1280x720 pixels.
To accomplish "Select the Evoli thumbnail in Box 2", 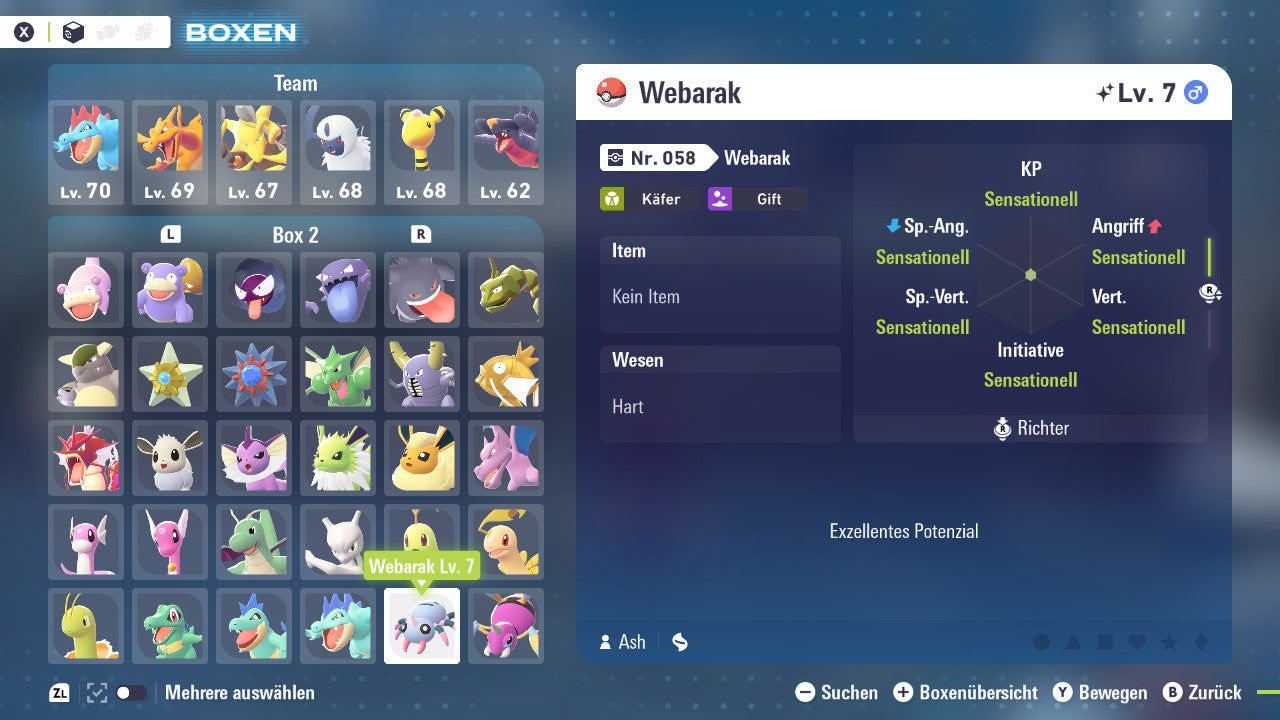I will [x=170, y=458].
